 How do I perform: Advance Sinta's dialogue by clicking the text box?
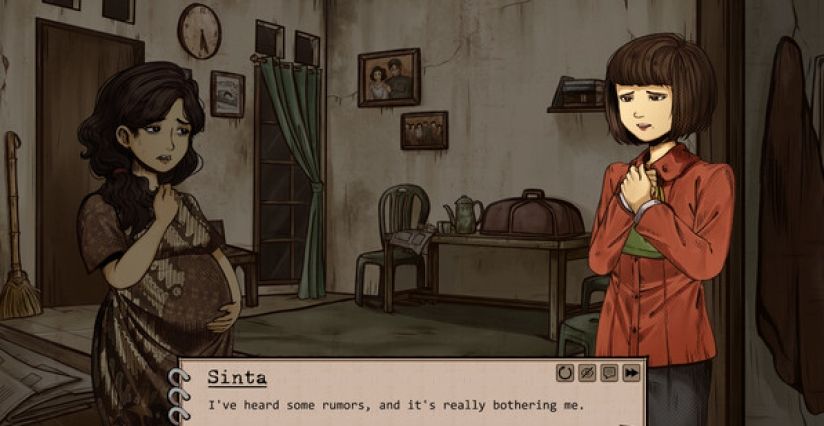tap(400, 405)
